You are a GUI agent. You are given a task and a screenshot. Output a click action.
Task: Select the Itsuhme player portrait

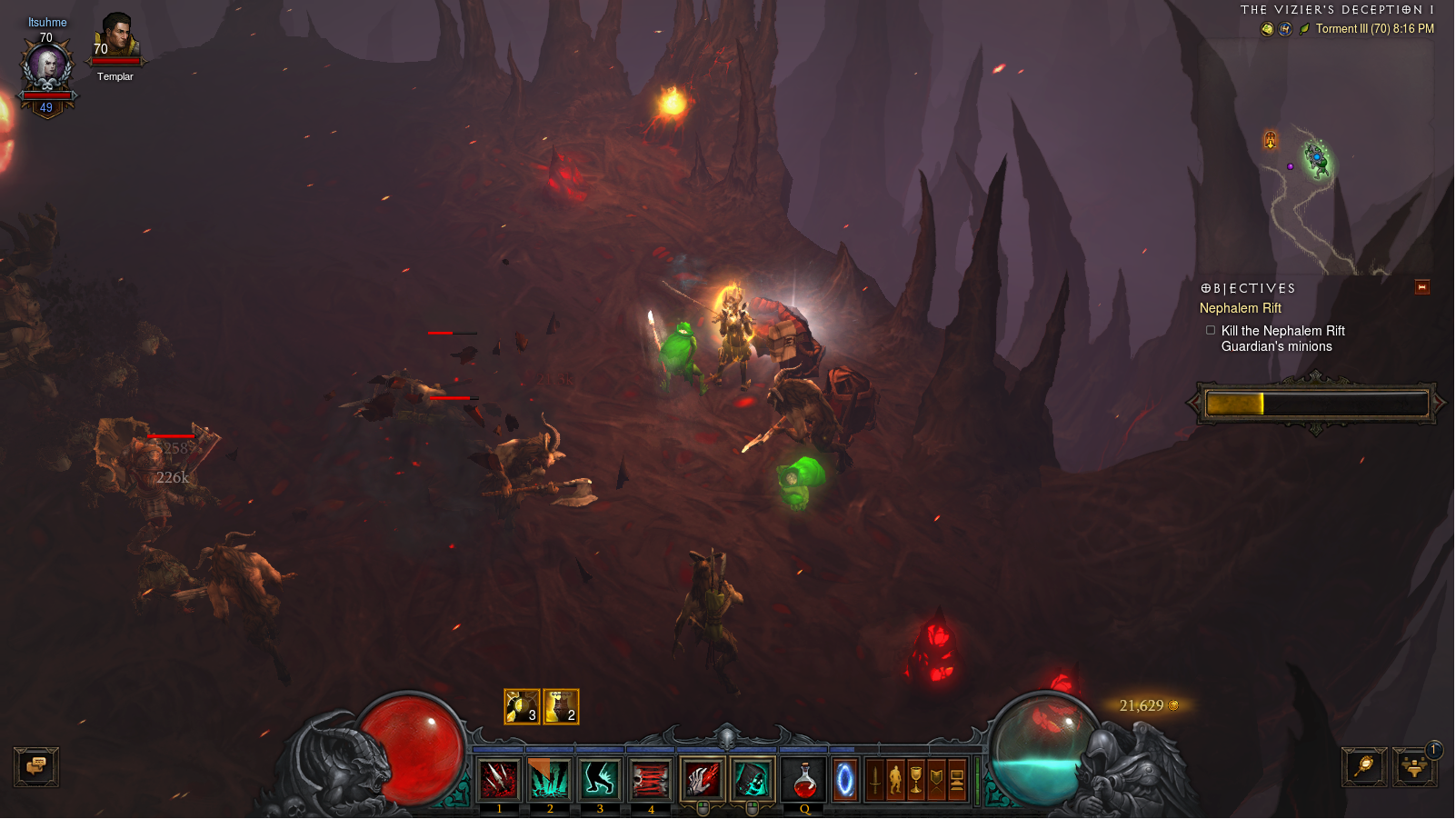(46, 68)
